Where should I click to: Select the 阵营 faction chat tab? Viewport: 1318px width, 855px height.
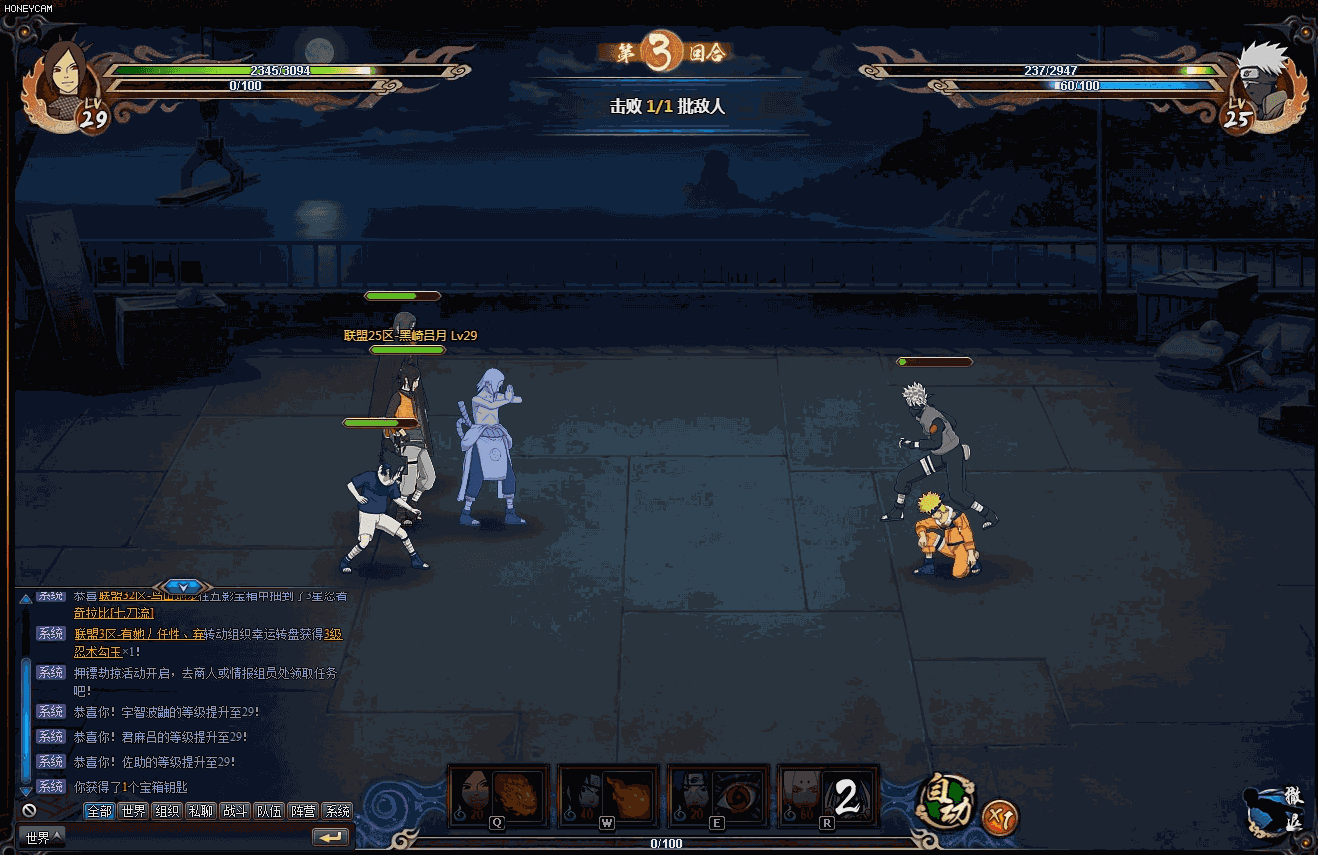click(x=303, y=811)
